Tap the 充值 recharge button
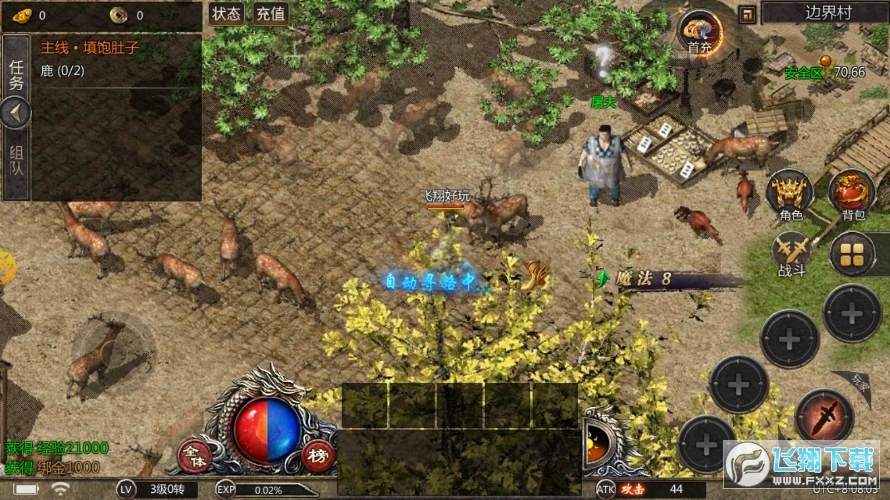Screen dimensions: 890x500 click(270, 14)
